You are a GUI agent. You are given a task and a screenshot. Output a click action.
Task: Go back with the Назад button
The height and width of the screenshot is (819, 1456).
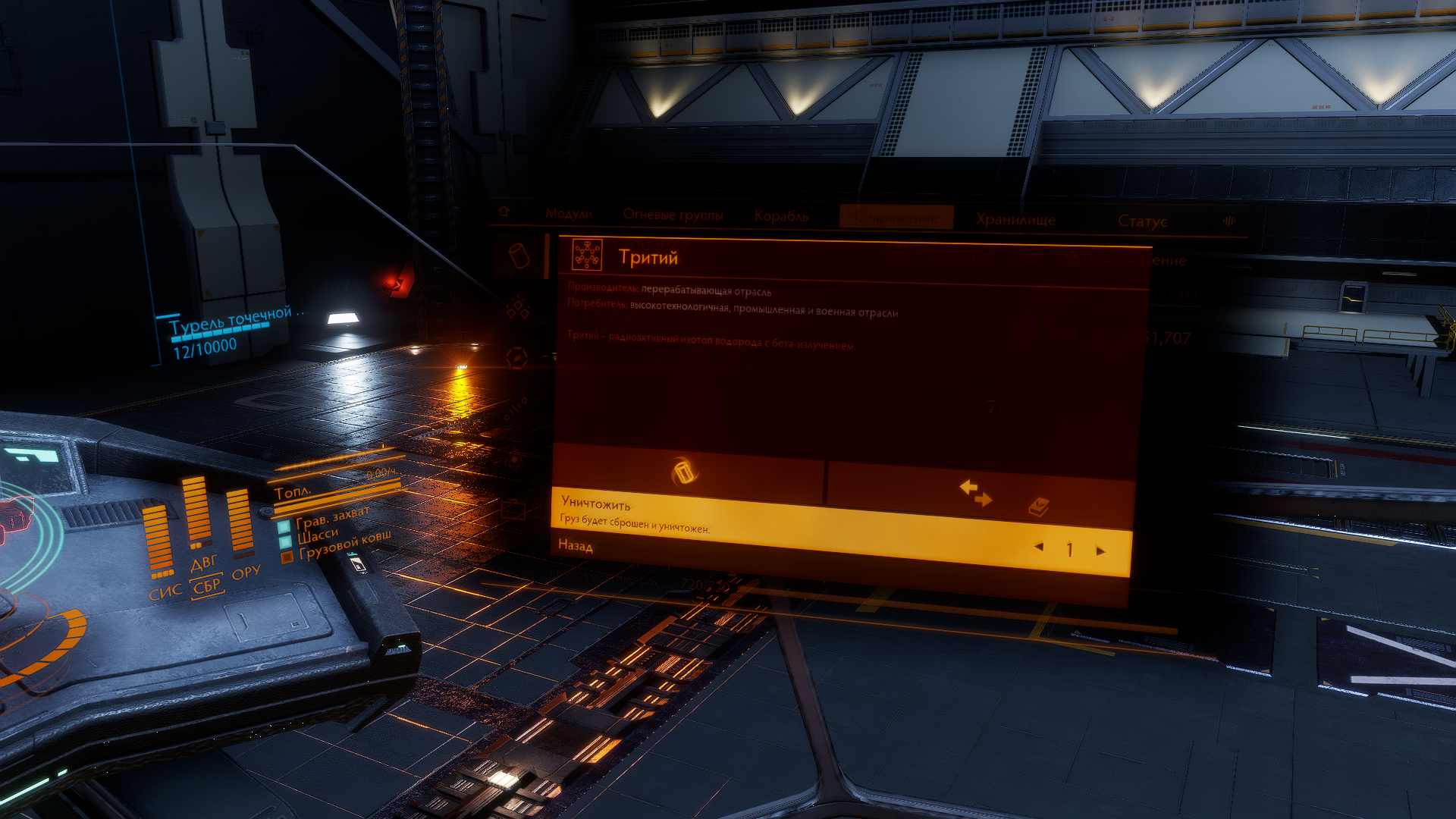coord(576,545)
